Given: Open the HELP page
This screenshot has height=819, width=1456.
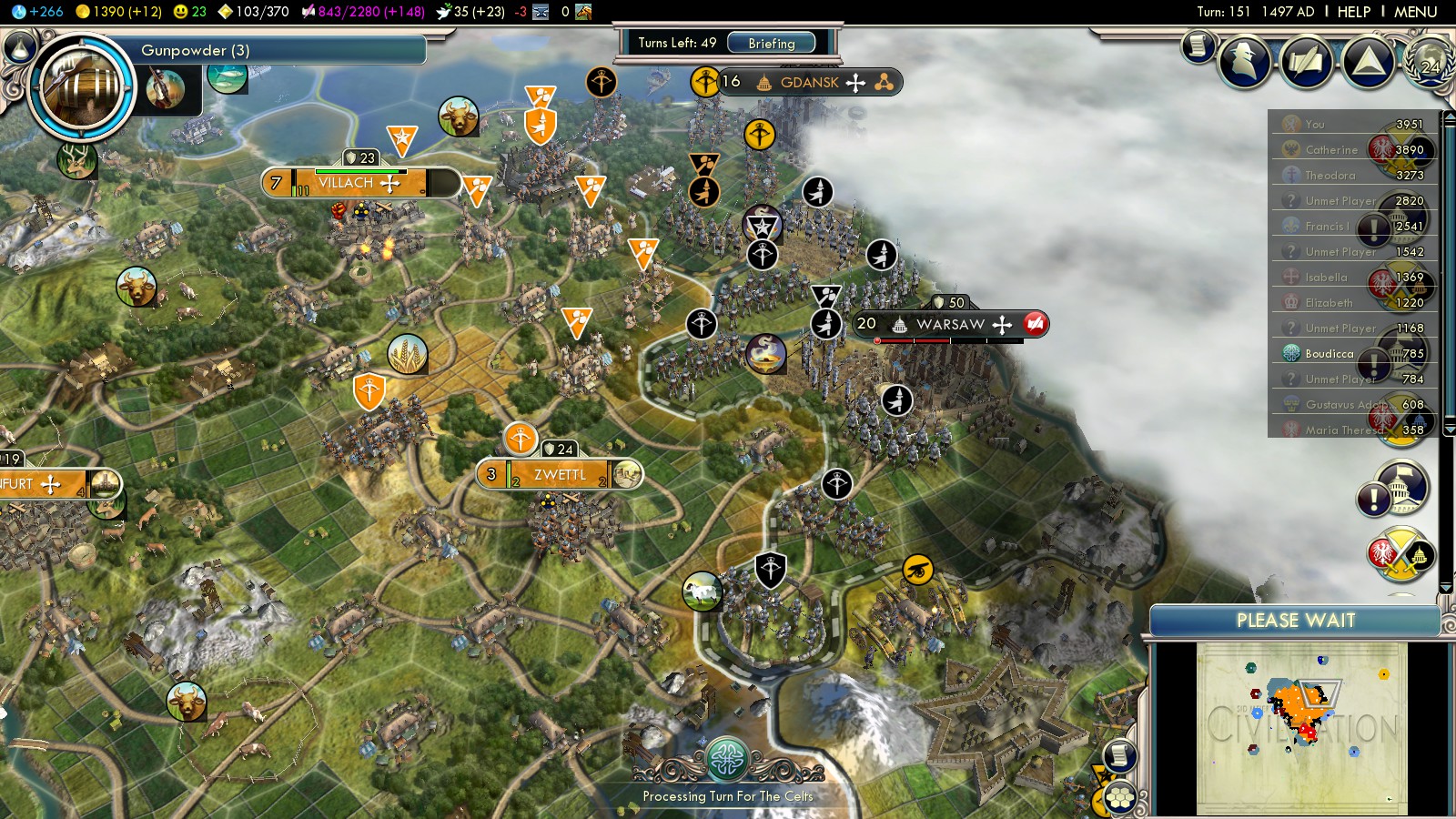Looking at the screenshot, I should coord(1353,12).
